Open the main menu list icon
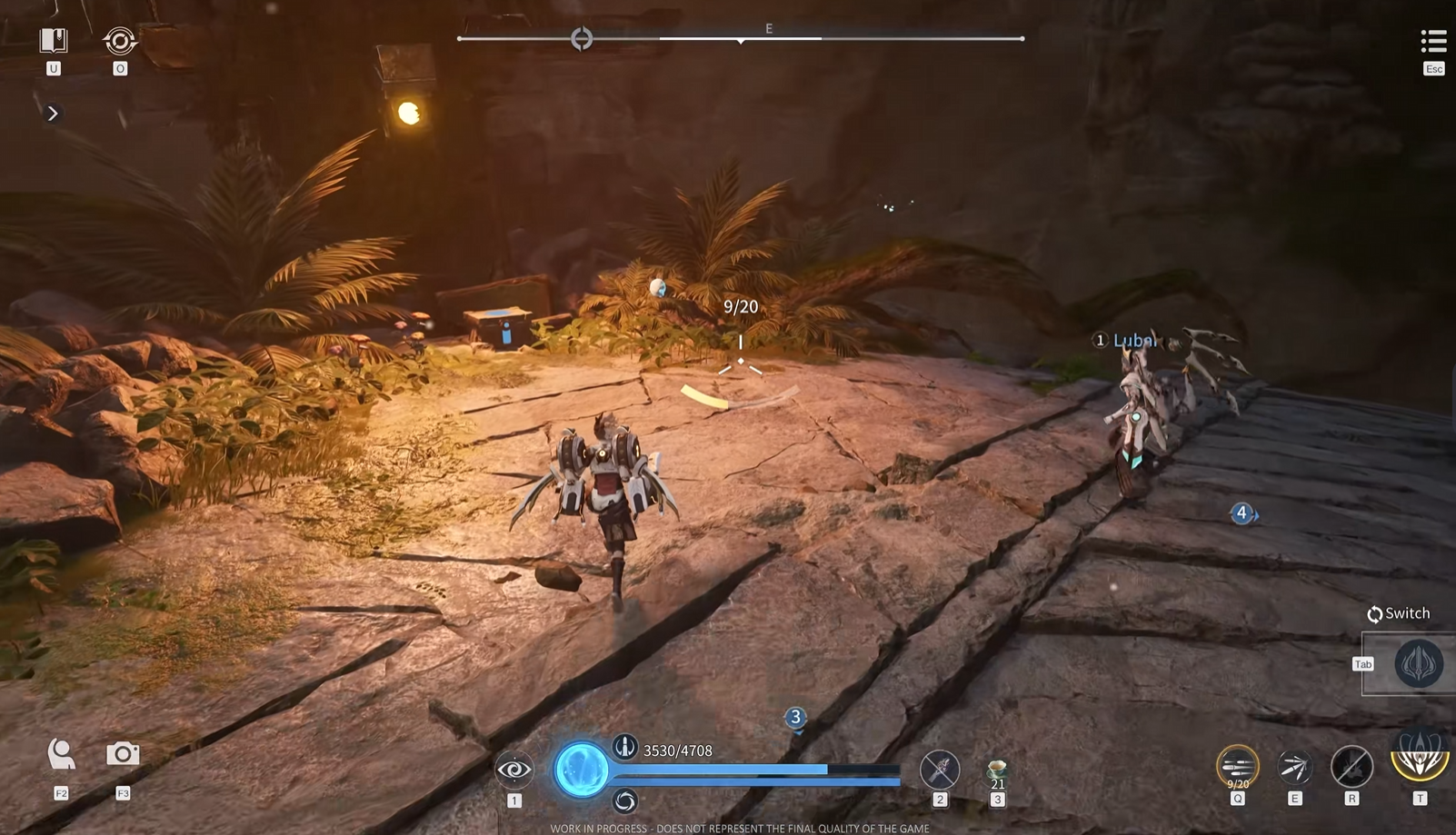The image size is (1456, 835). (1433, 41)
